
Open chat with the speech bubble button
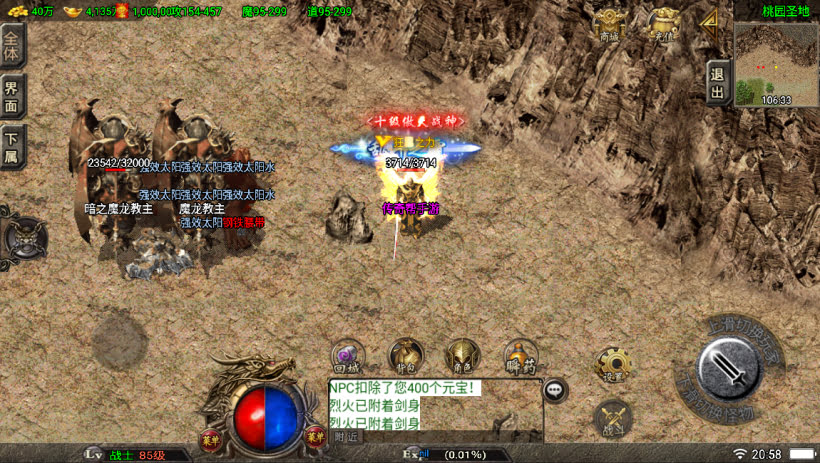[x=555, y=391]
